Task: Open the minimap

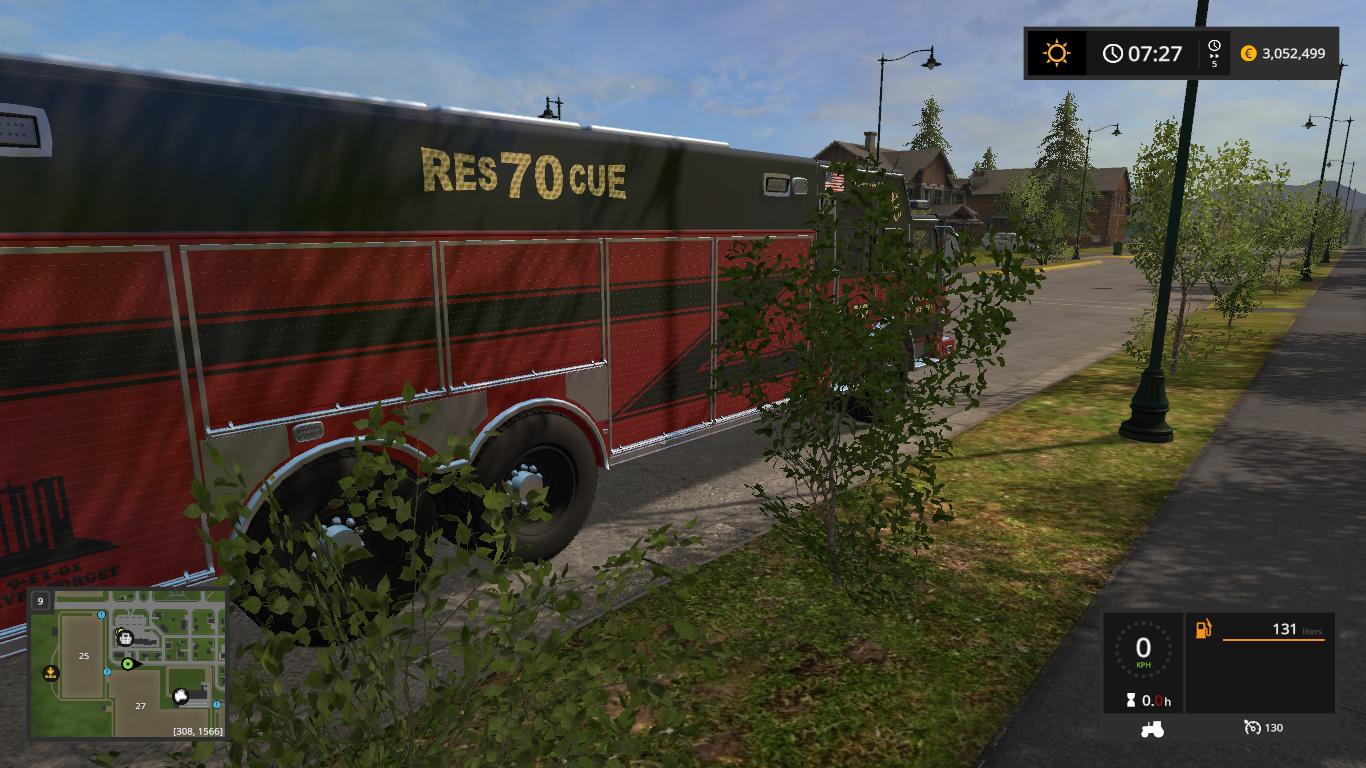Action: (x=128, y=663)
